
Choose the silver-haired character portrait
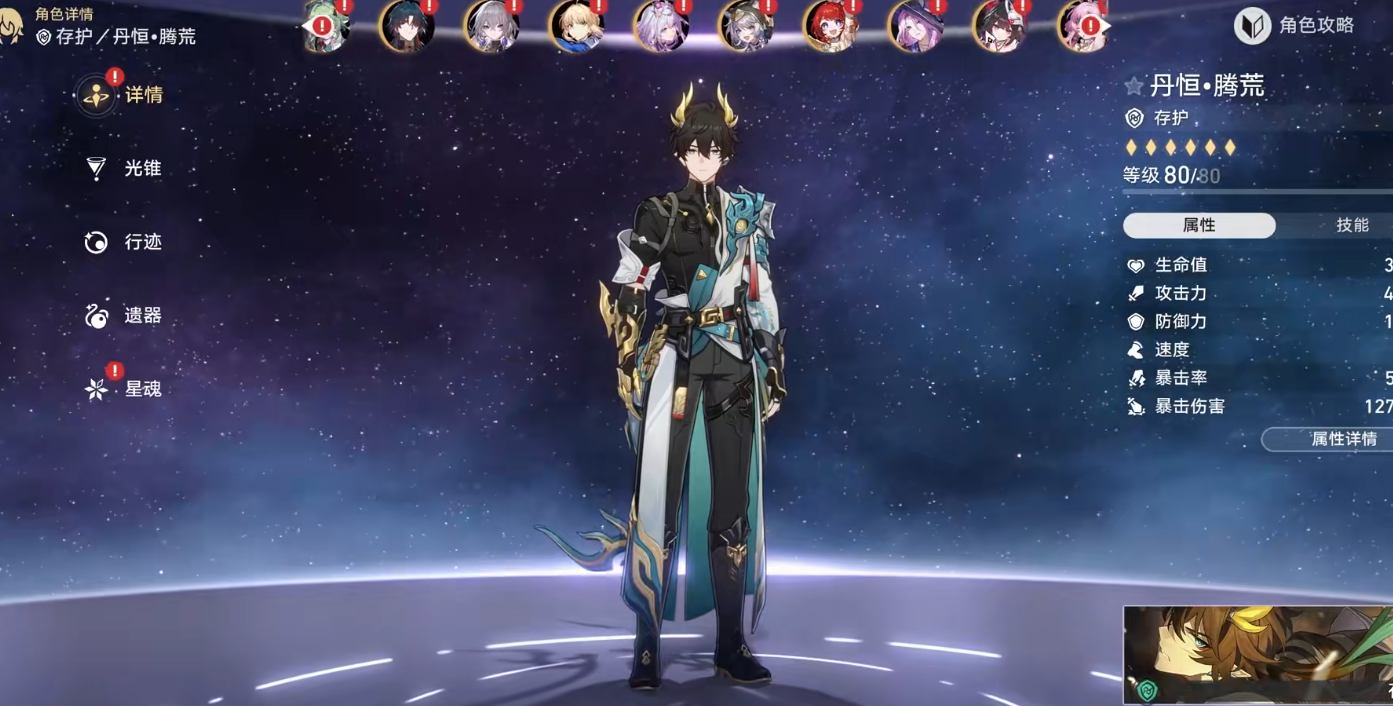(x=492, y=26)
